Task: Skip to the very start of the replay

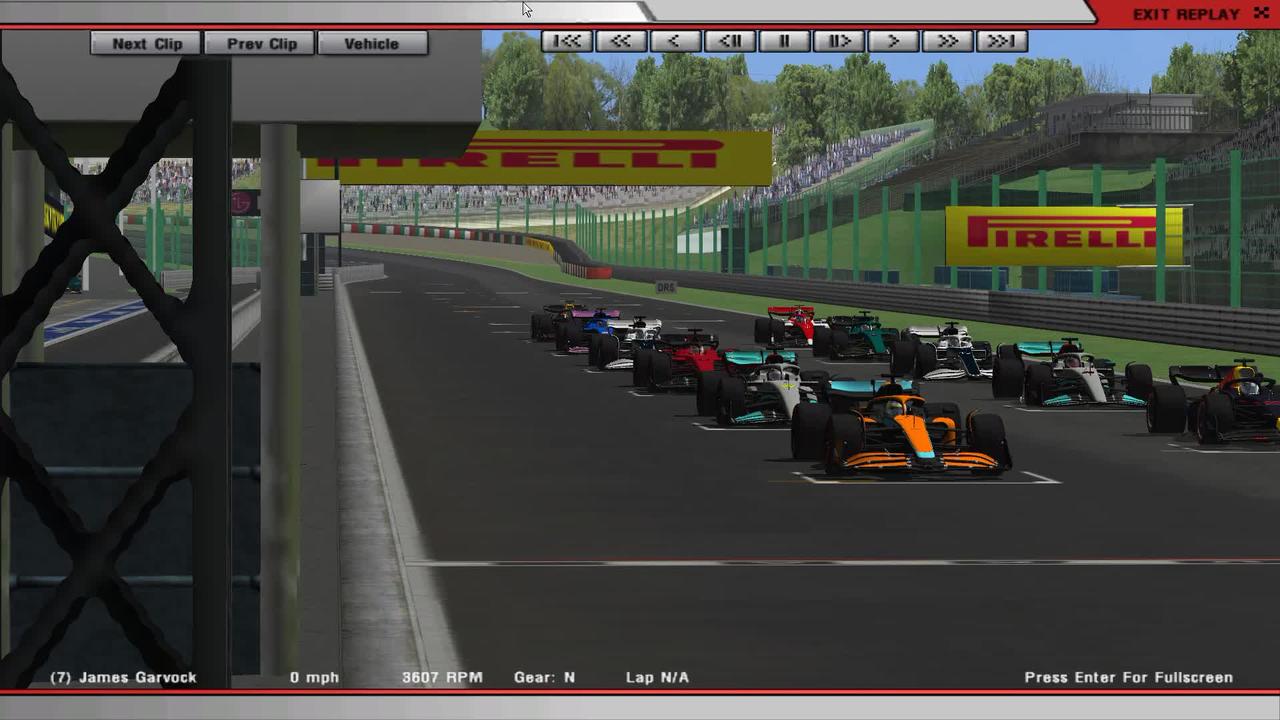Action: [x=568, y=41]
